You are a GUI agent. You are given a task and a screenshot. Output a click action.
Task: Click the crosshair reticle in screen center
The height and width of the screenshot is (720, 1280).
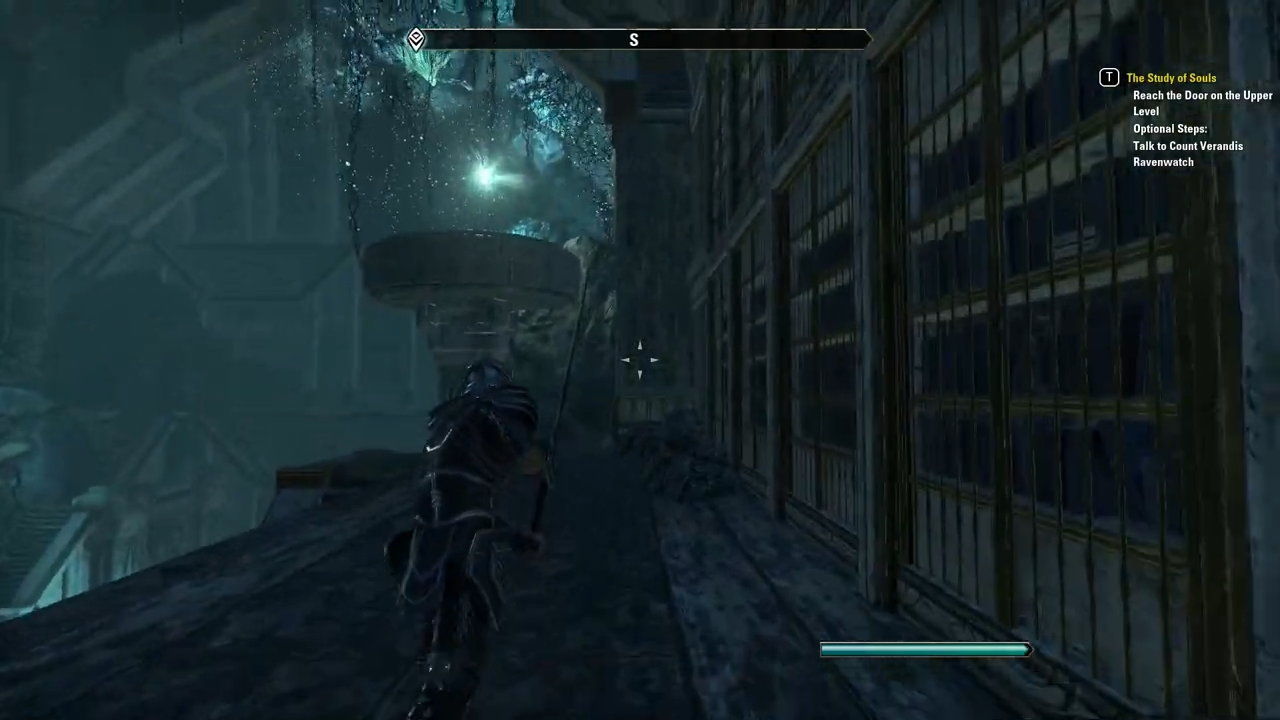click(x=640, y=360)
